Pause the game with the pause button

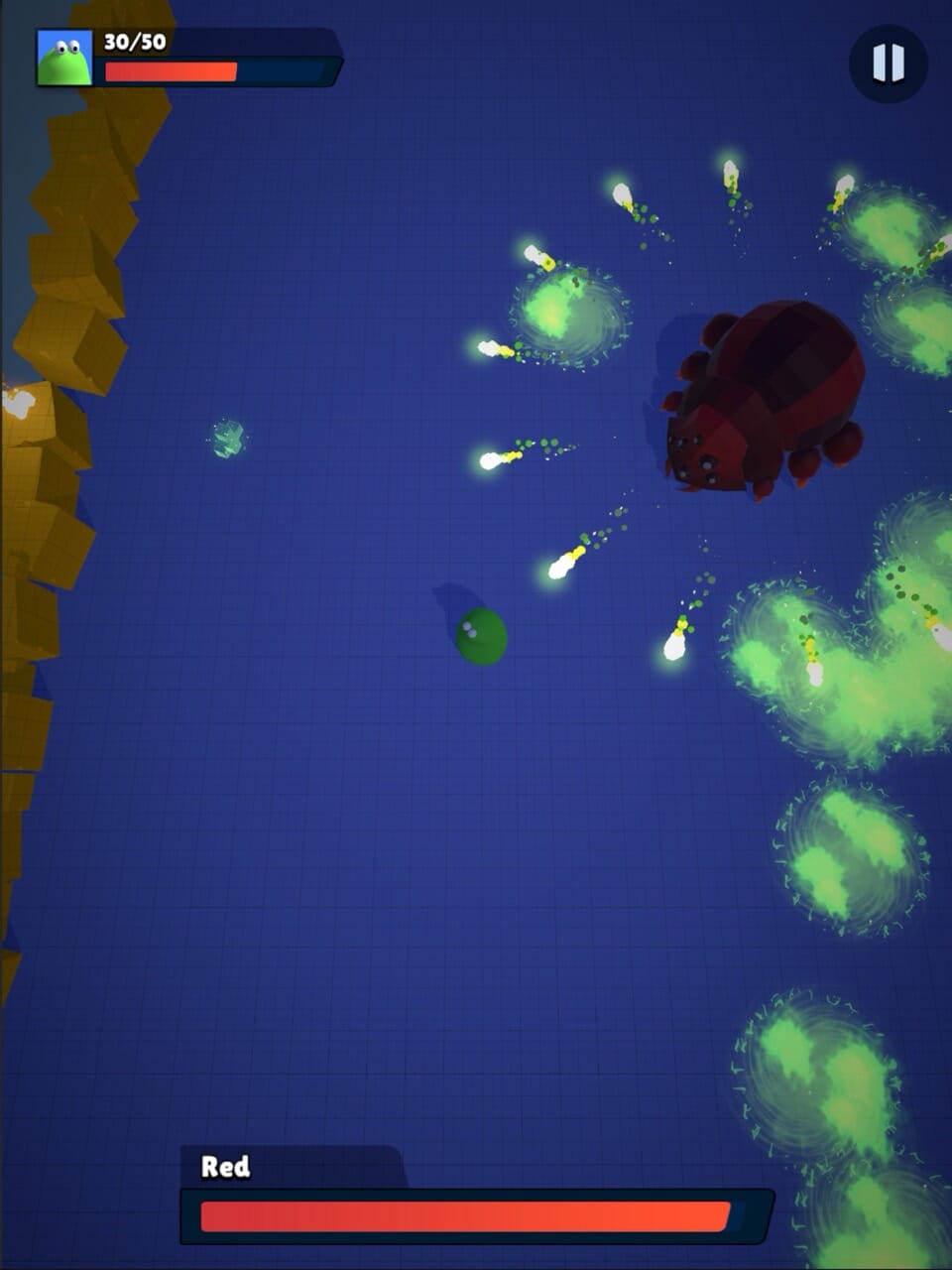888,63
